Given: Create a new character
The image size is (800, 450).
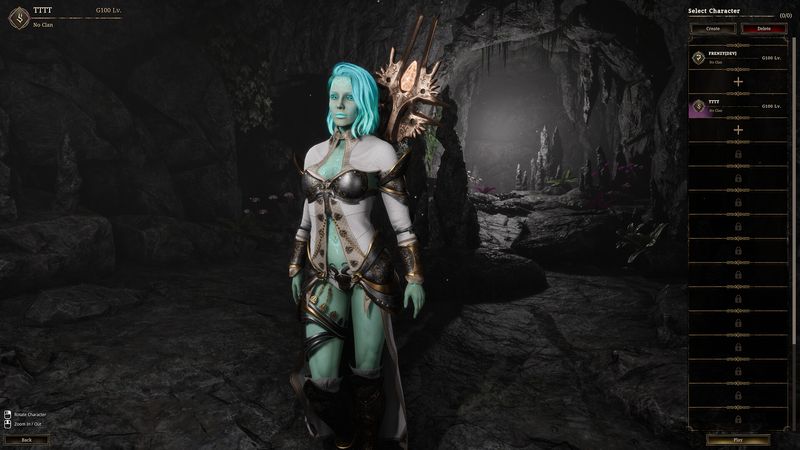Looking at the screenshot, I should tap(713, 29).
